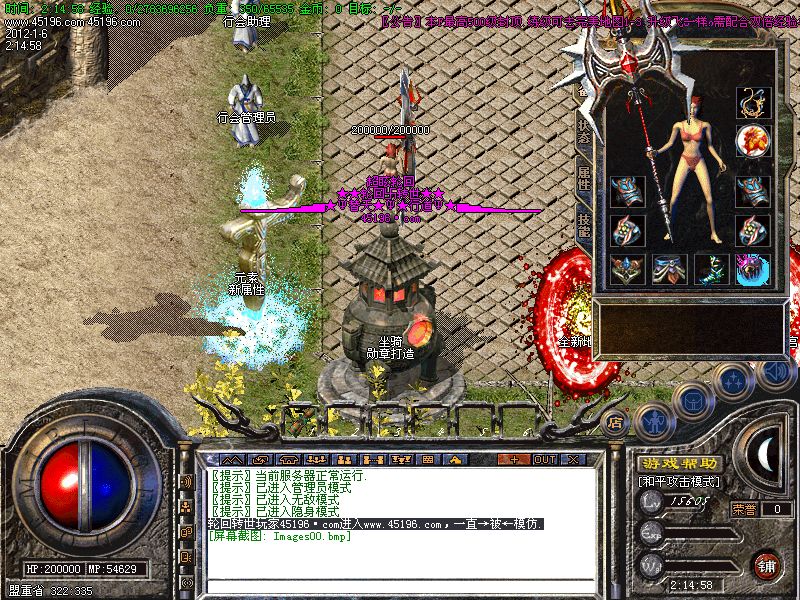800x600 pixels.
Task: Select the equipped necklace slot
Action: 752,102
